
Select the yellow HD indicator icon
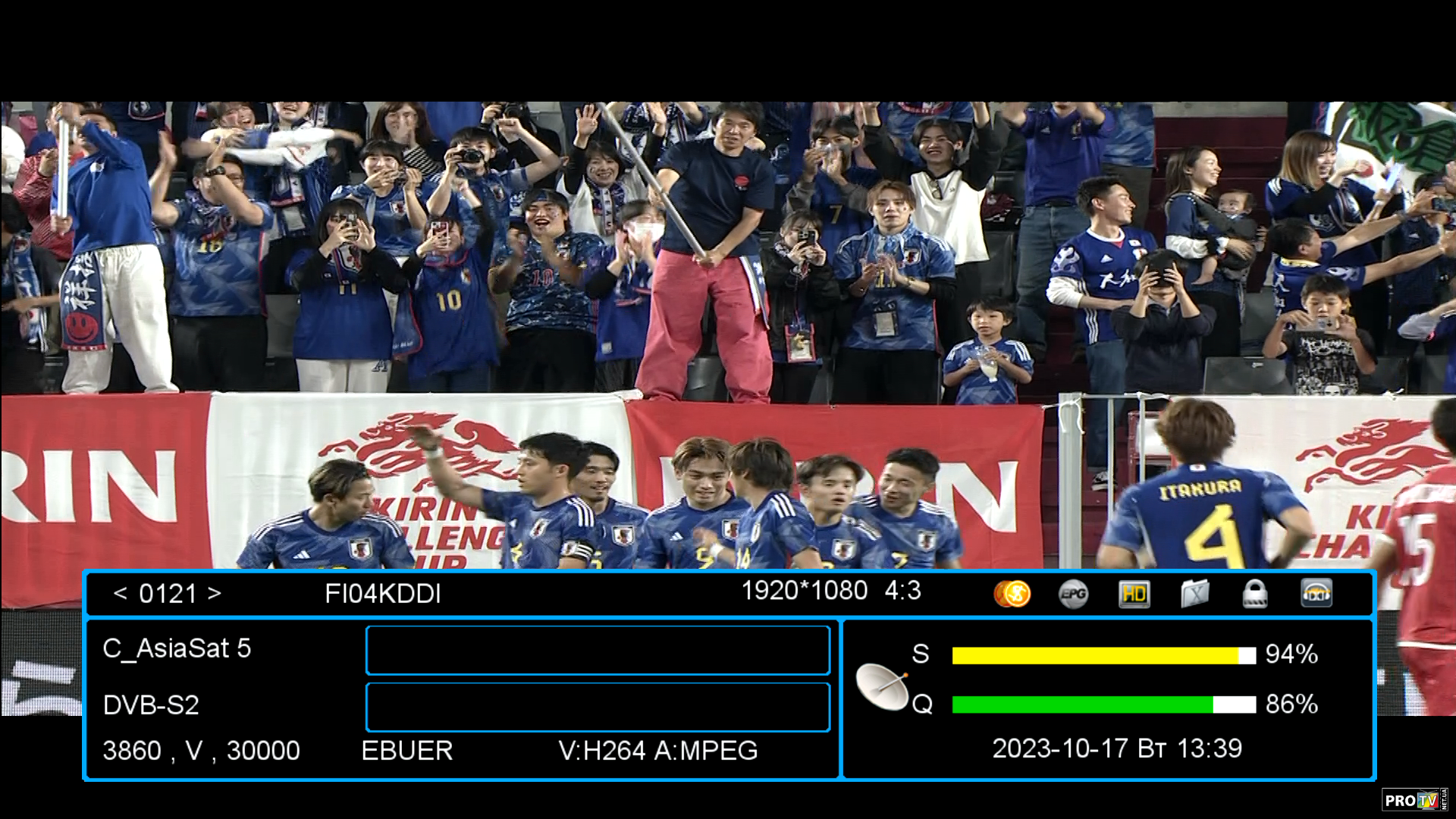[x=1134, y=594]
